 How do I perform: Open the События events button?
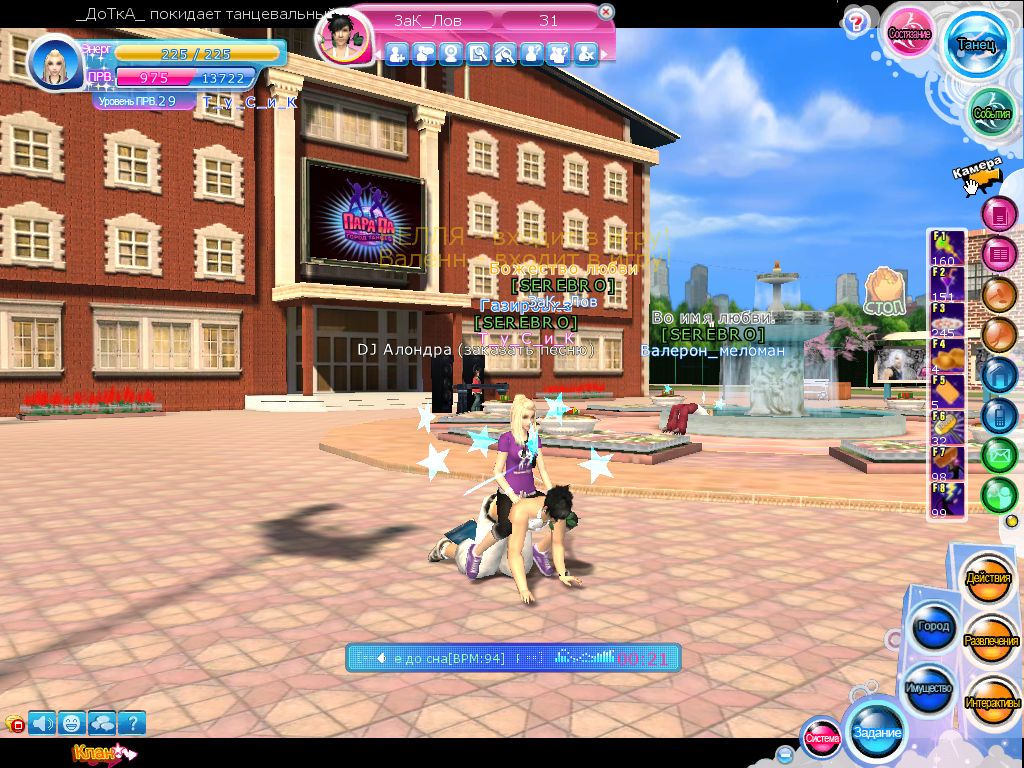tap(992, 114)
